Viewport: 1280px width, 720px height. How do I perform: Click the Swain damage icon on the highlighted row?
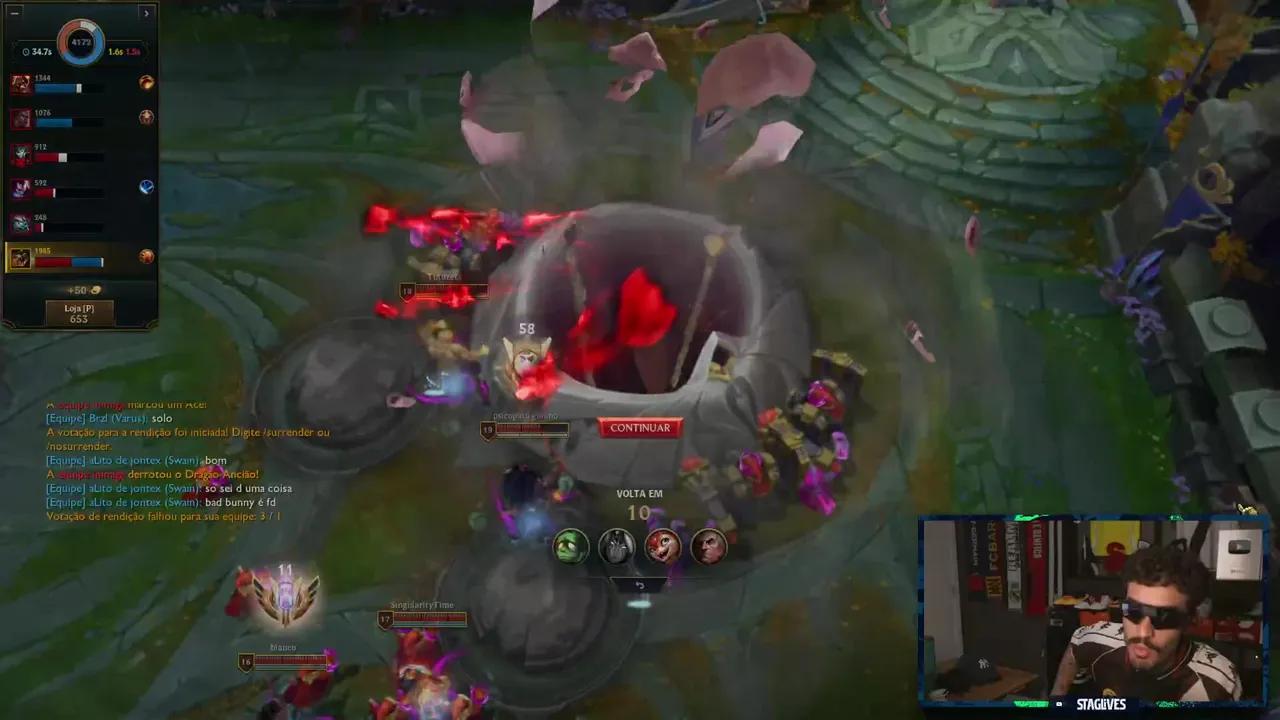[146, 257]
